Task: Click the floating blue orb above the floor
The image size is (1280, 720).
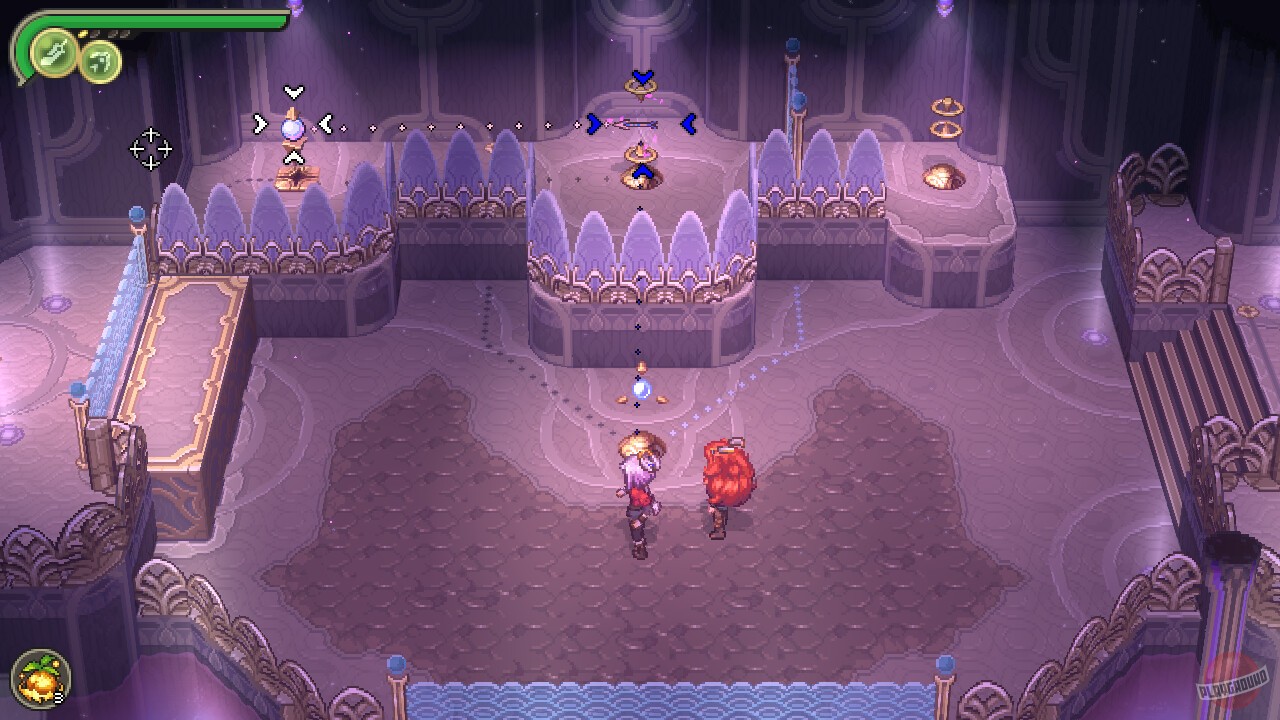Action: tap(640, 392)
